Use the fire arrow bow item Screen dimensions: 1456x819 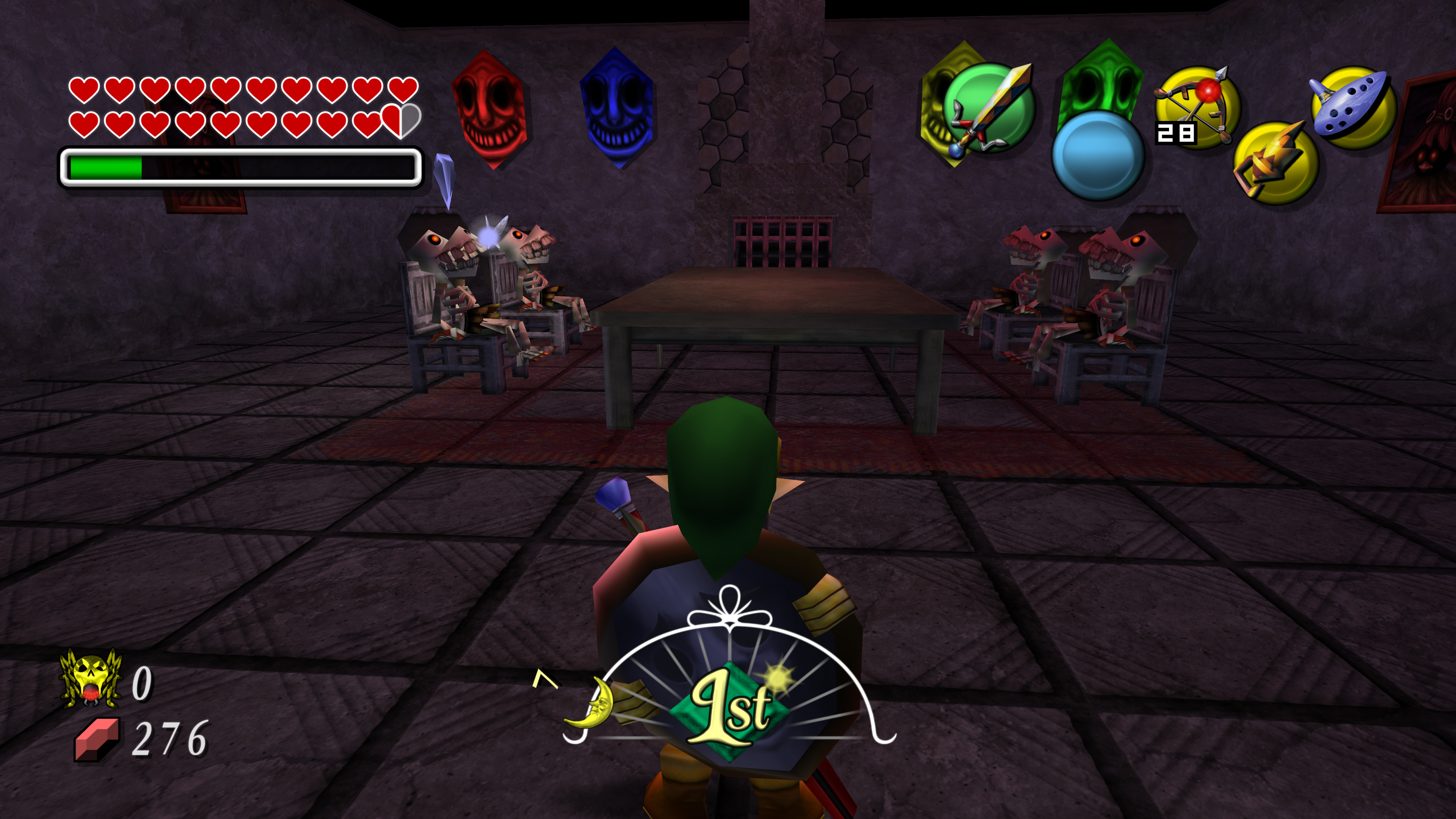pos(1197,107)
